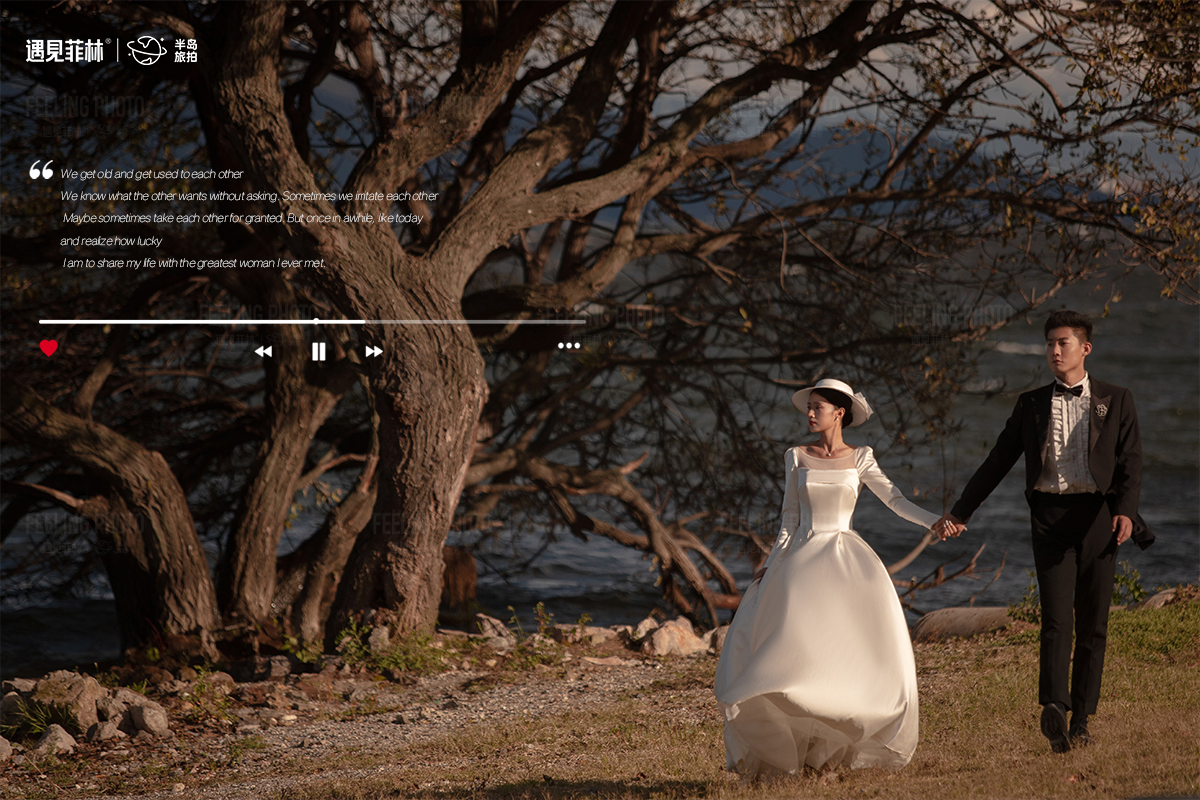Click the playback progress bar knob

pos(316,321)
